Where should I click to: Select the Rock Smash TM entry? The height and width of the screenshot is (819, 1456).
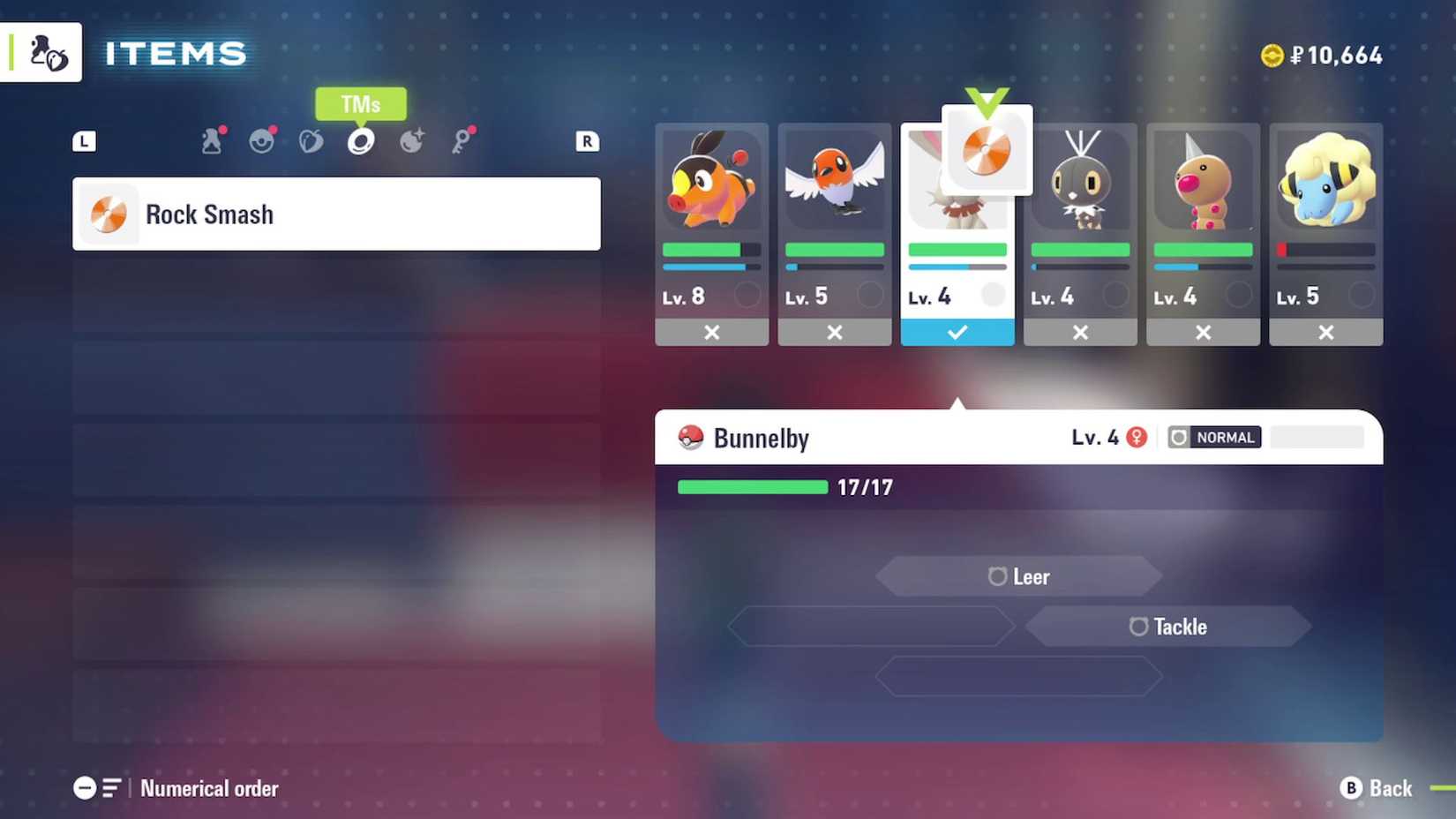click(335, 214)
